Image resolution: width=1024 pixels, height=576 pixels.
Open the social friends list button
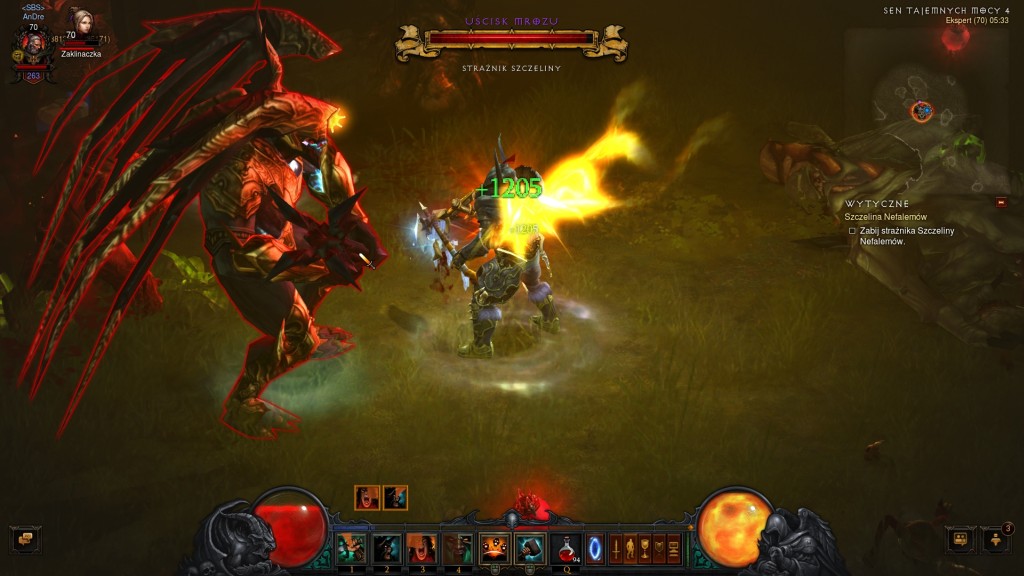coord(960,540)
